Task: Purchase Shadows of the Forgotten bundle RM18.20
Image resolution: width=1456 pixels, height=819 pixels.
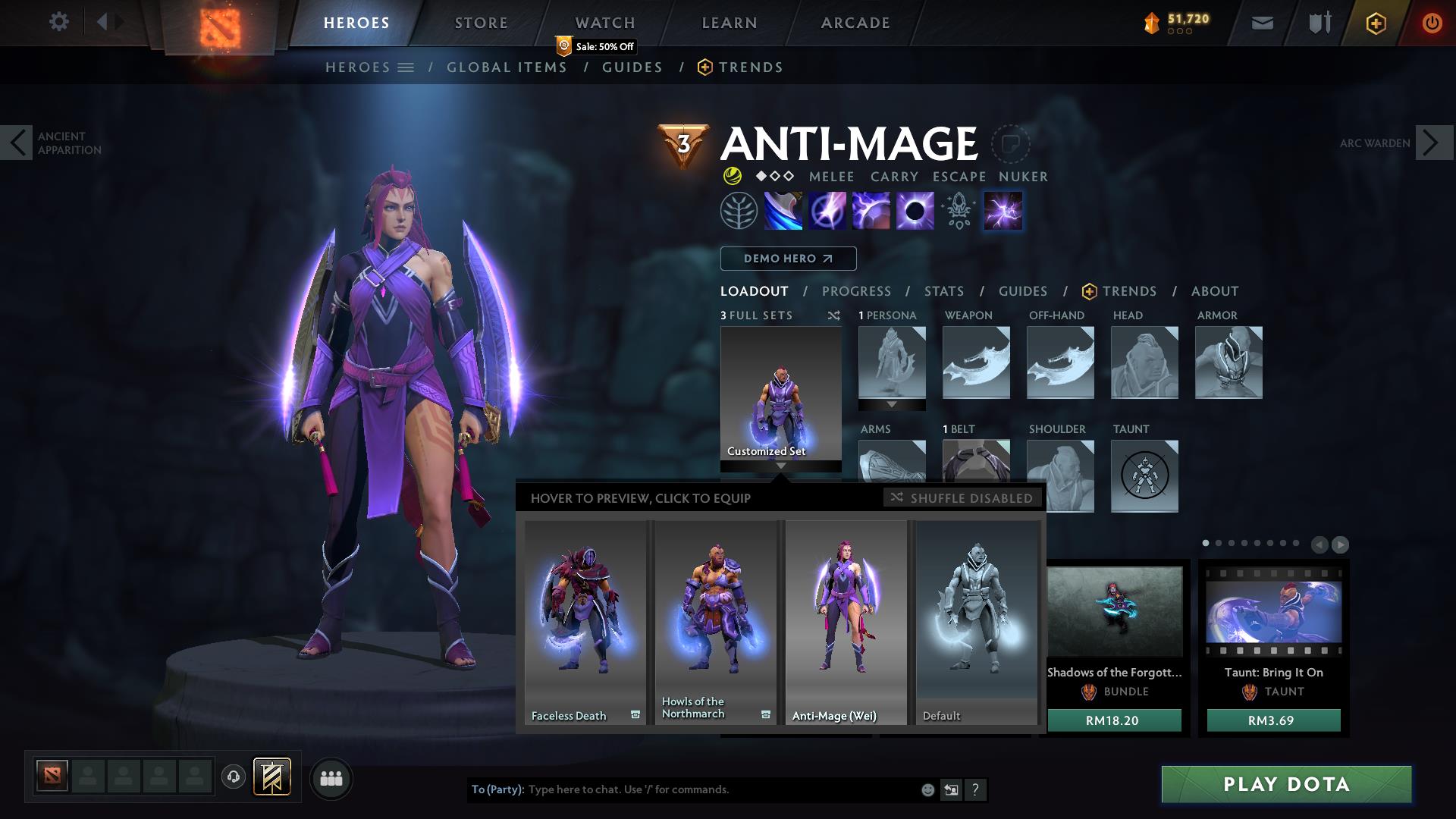Action: (x=1113, y=720)
